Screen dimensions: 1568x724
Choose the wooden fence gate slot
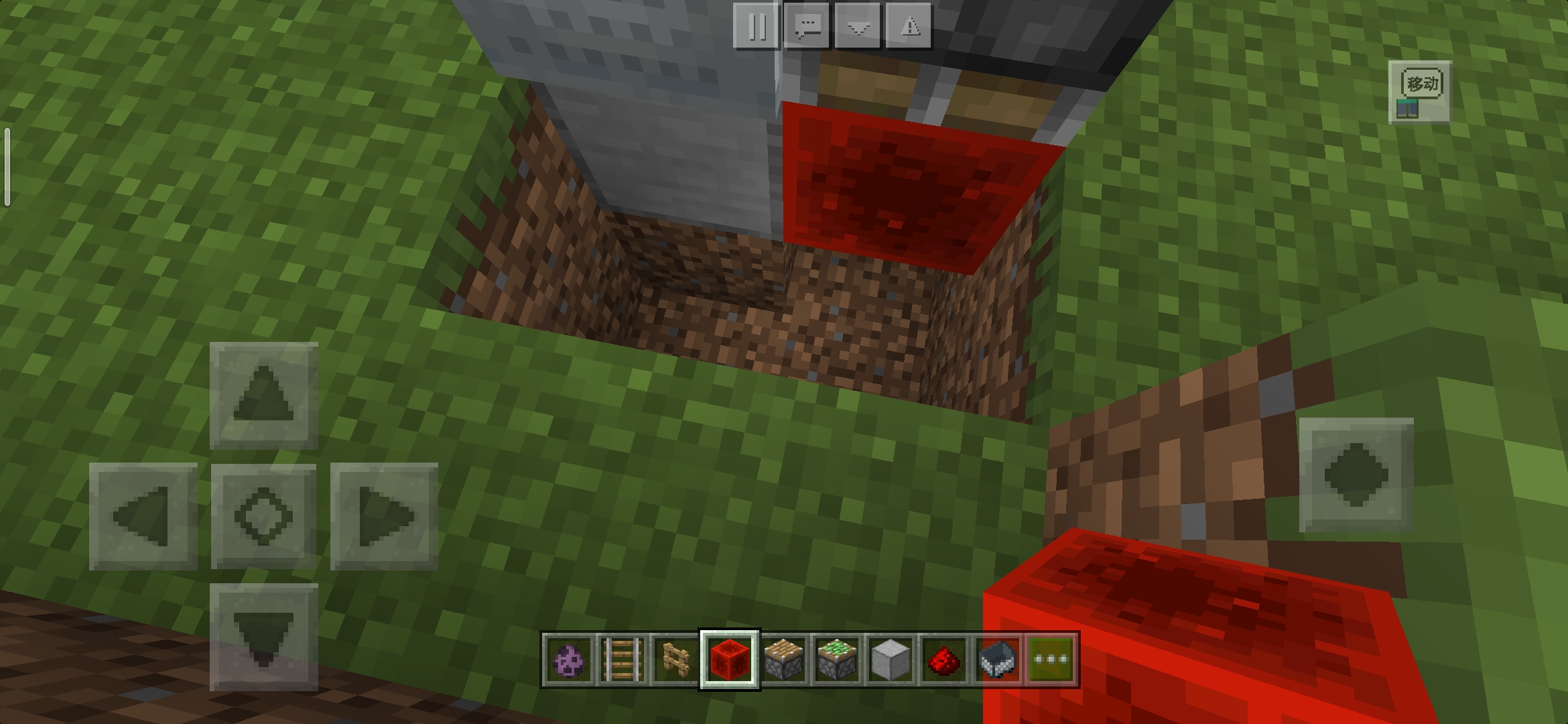coord(675,660)
